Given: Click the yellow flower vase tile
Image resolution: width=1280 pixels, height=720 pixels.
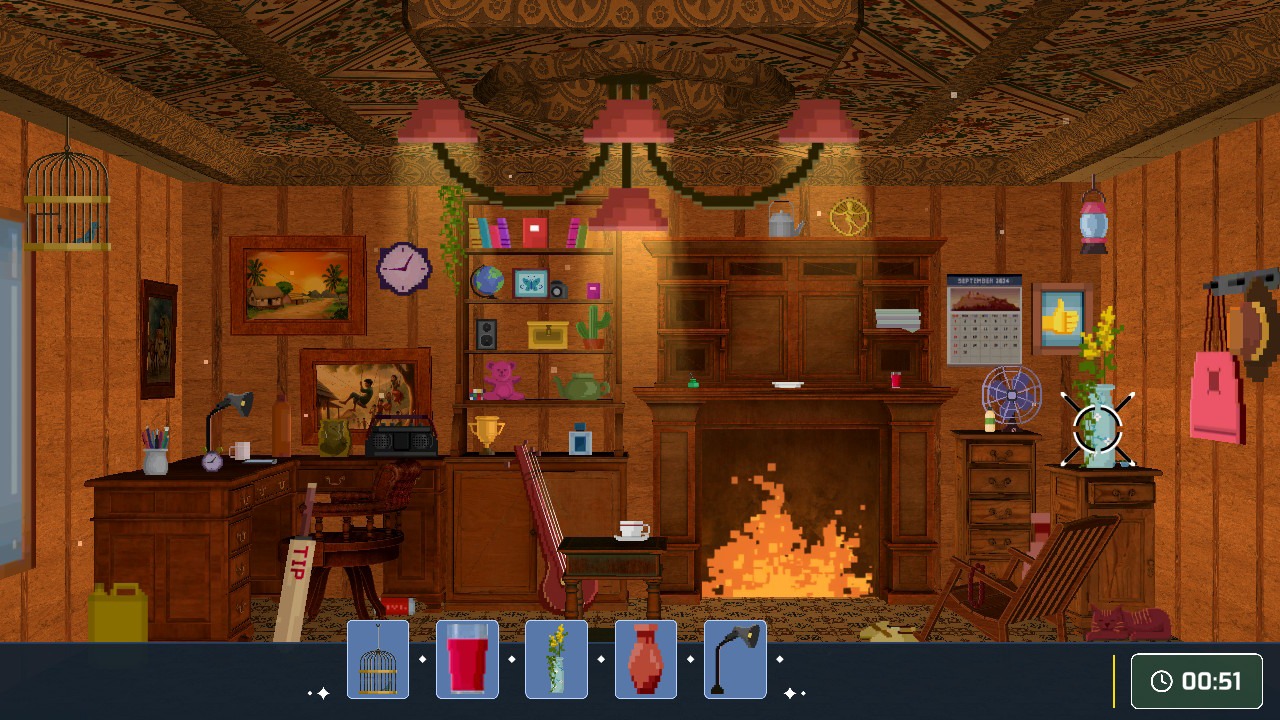Looking at the screenshot, I should pos(556,659).
